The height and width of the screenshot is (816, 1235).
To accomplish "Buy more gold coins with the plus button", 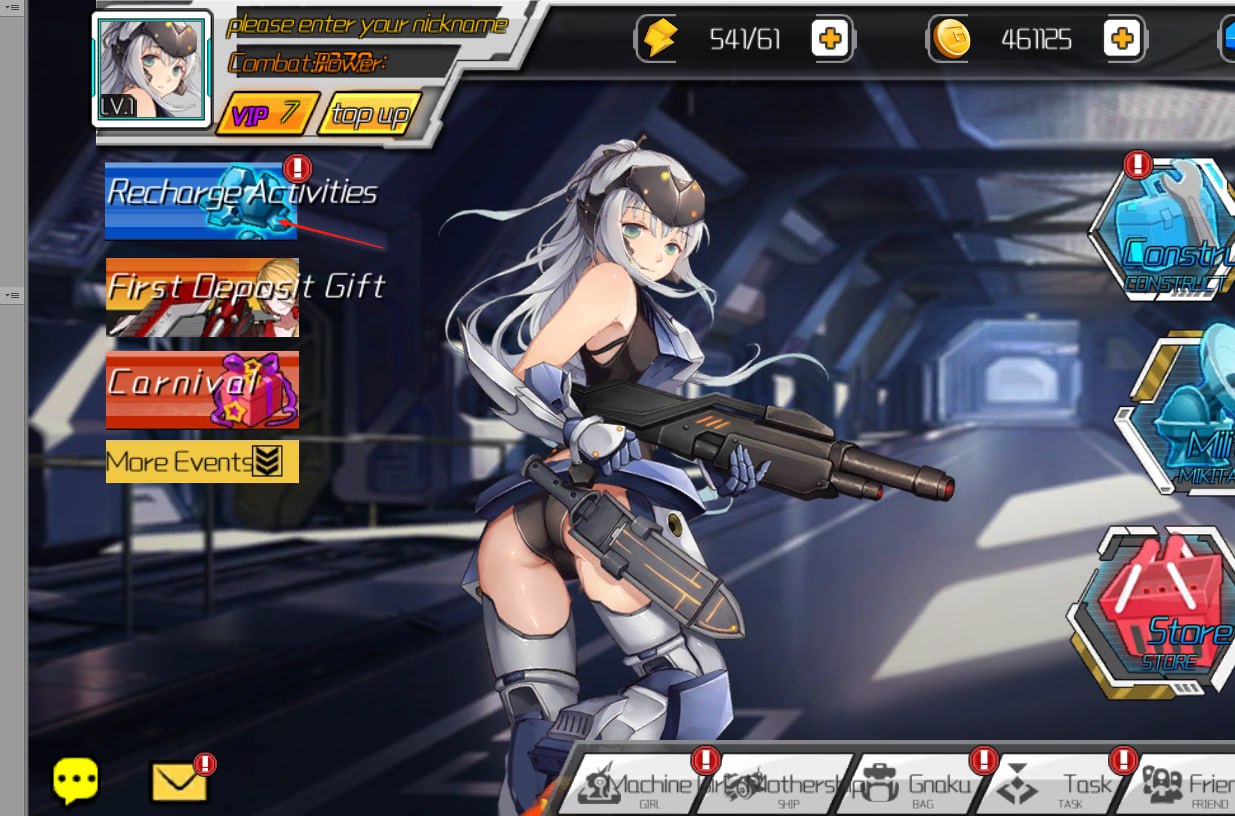I will [1121, 39].
